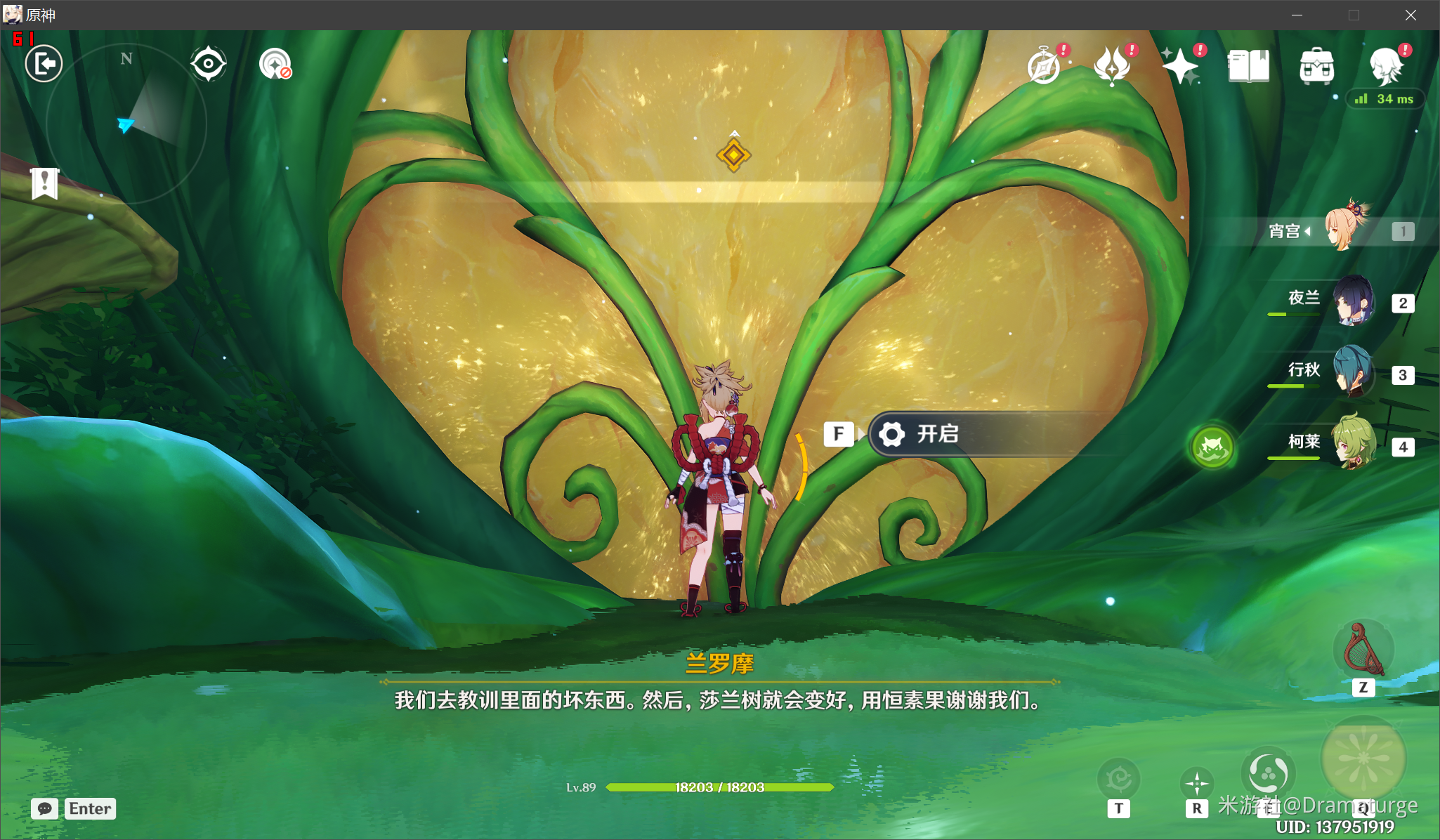Open the minimap
The width and height of the screenshot is (1440, 840).
click(126, 124)
